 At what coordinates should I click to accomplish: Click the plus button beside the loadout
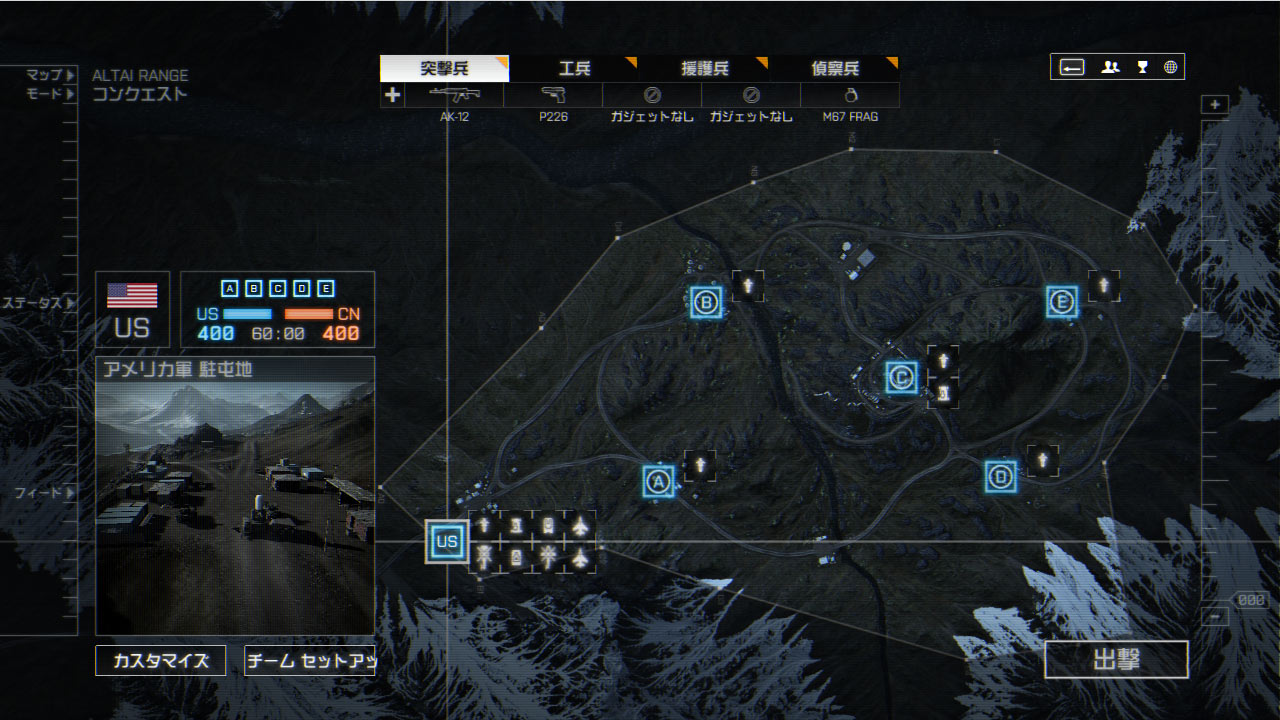(x=392, y=96)
